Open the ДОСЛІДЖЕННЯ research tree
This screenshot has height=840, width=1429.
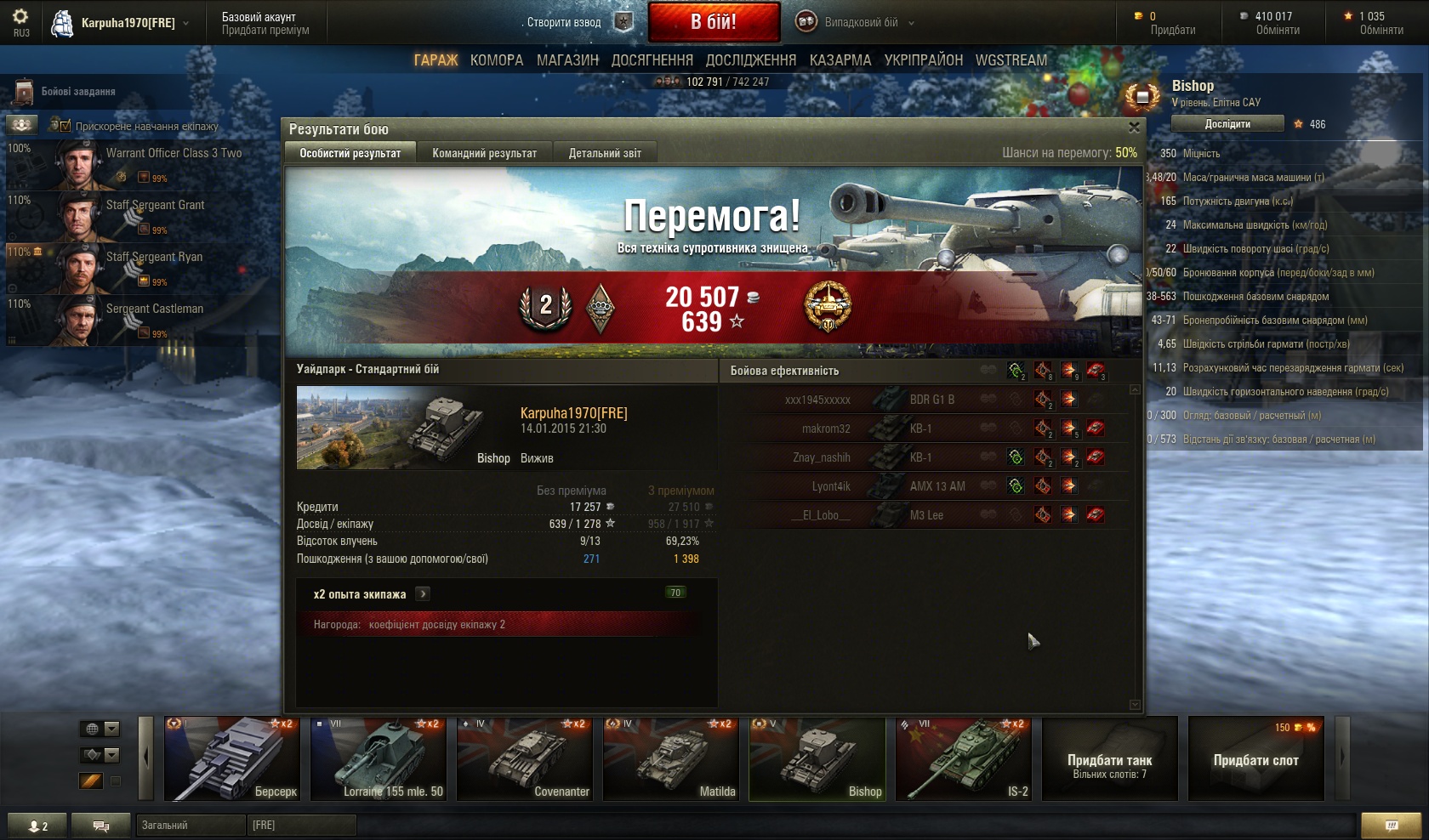pyautogui.click(x=751, y=60)
